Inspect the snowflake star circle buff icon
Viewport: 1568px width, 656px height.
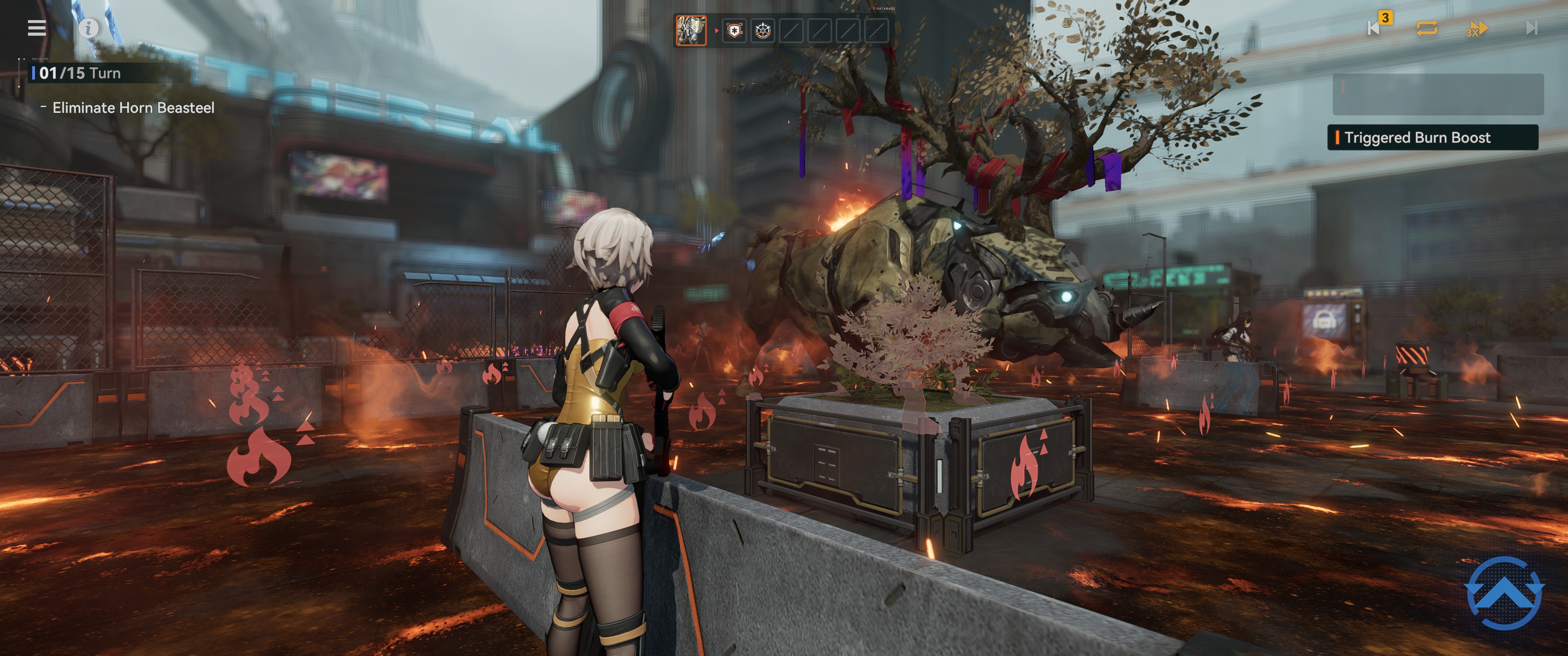click(763, 30)
